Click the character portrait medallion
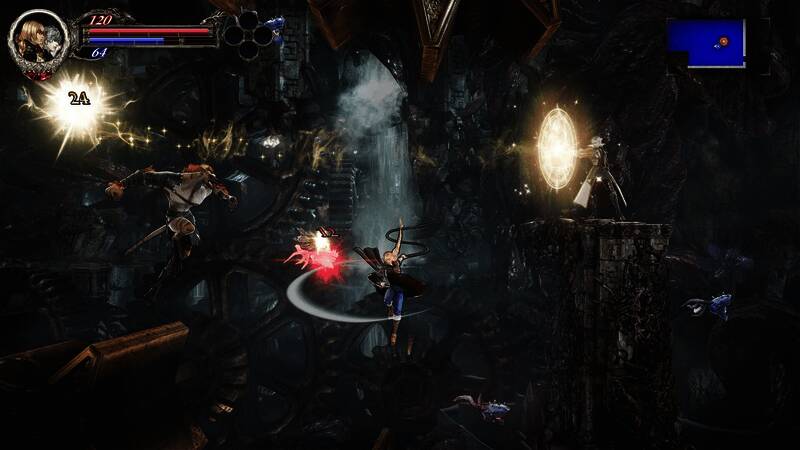 pos(38,40)
